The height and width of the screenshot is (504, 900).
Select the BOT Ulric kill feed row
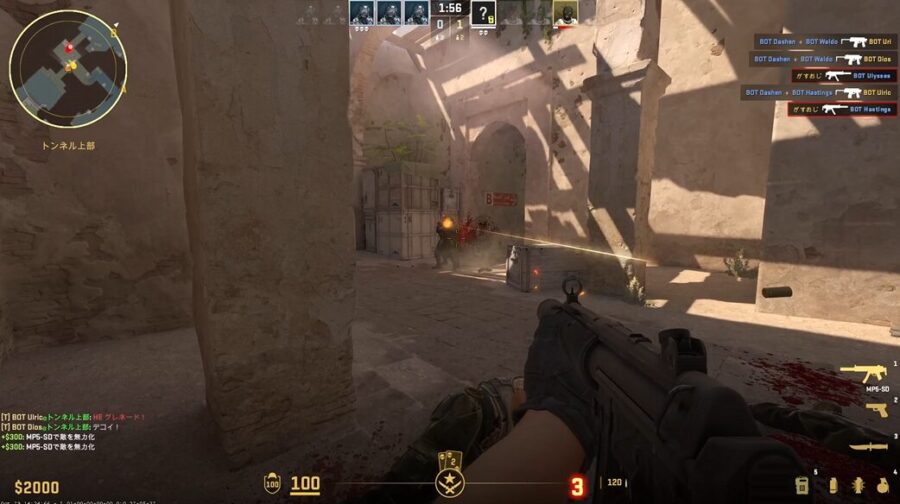[x=818, y=92]
